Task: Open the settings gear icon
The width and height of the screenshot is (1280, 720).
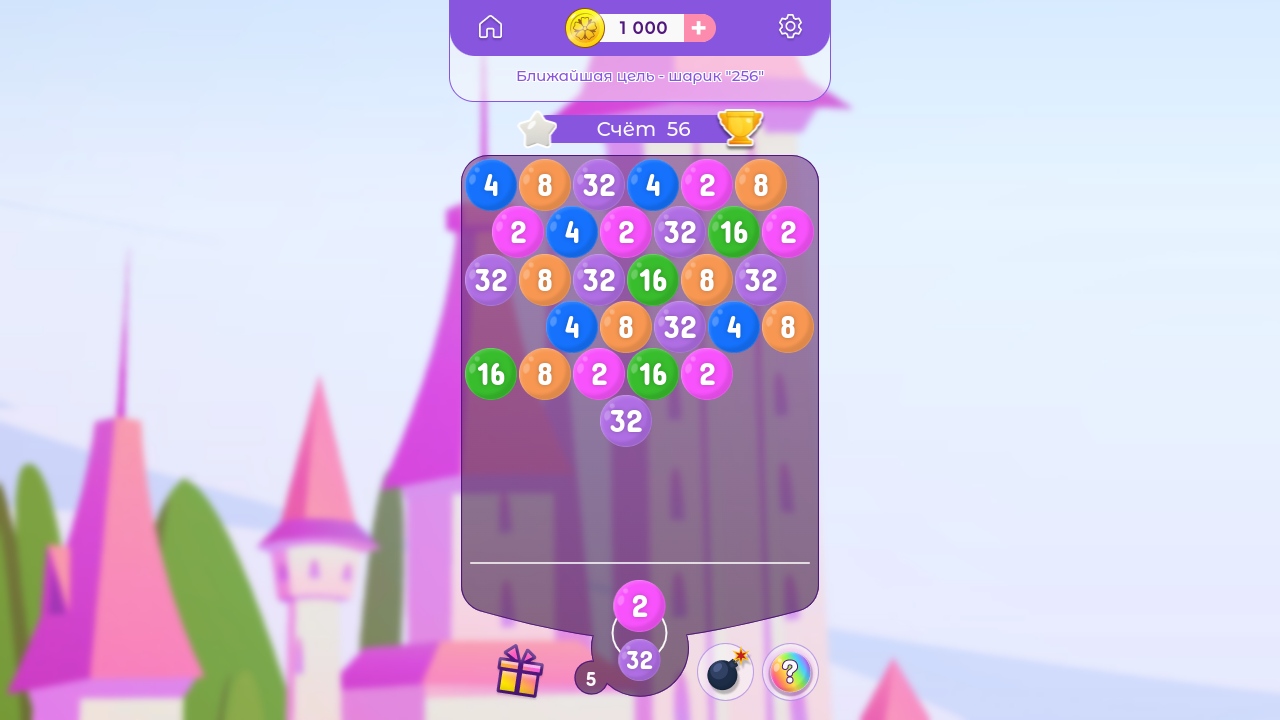Action: (x=790, y=26)
